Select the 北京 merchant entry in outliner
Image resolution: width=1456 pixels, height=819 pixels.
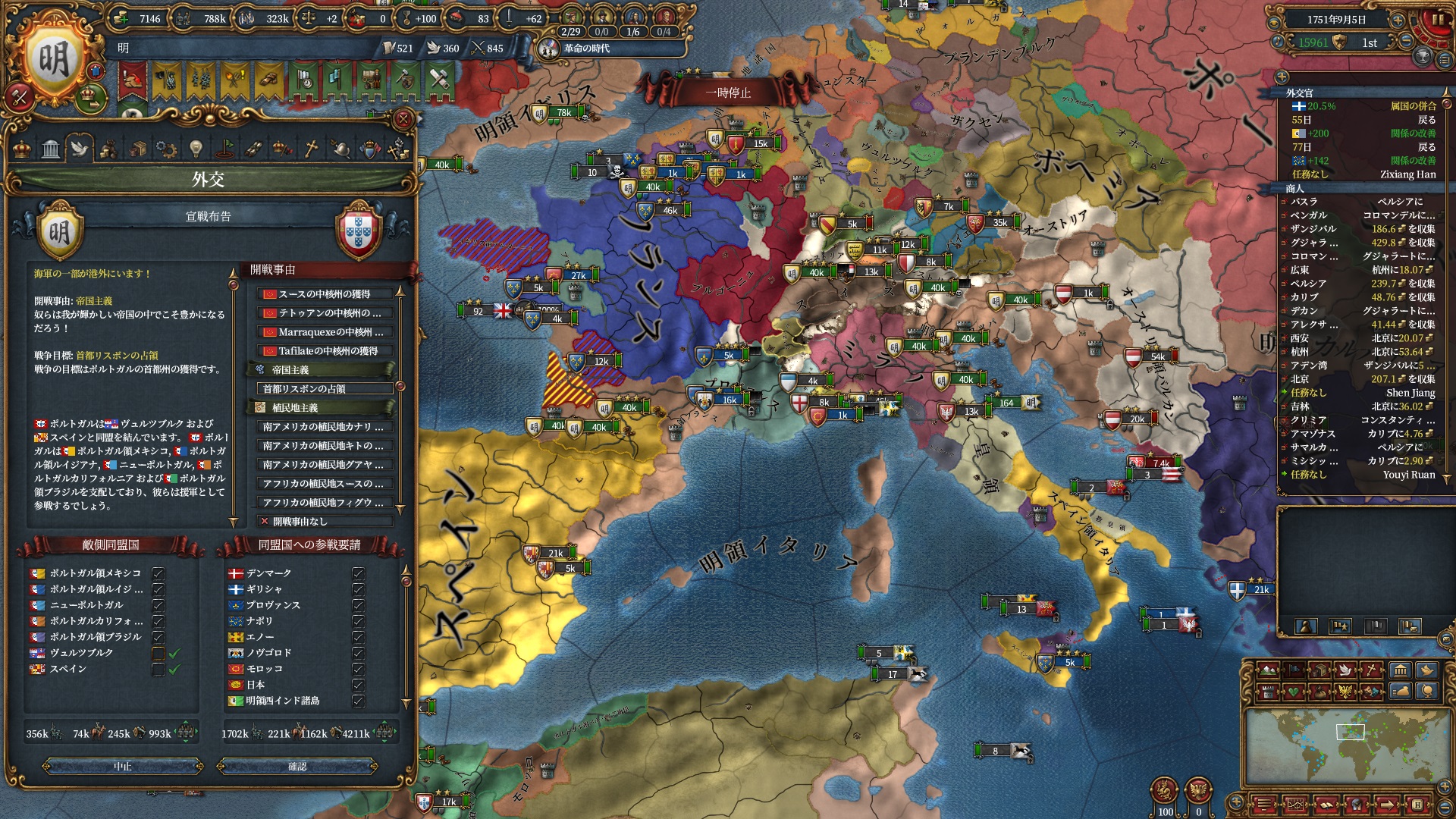[x=1357, y=379]
